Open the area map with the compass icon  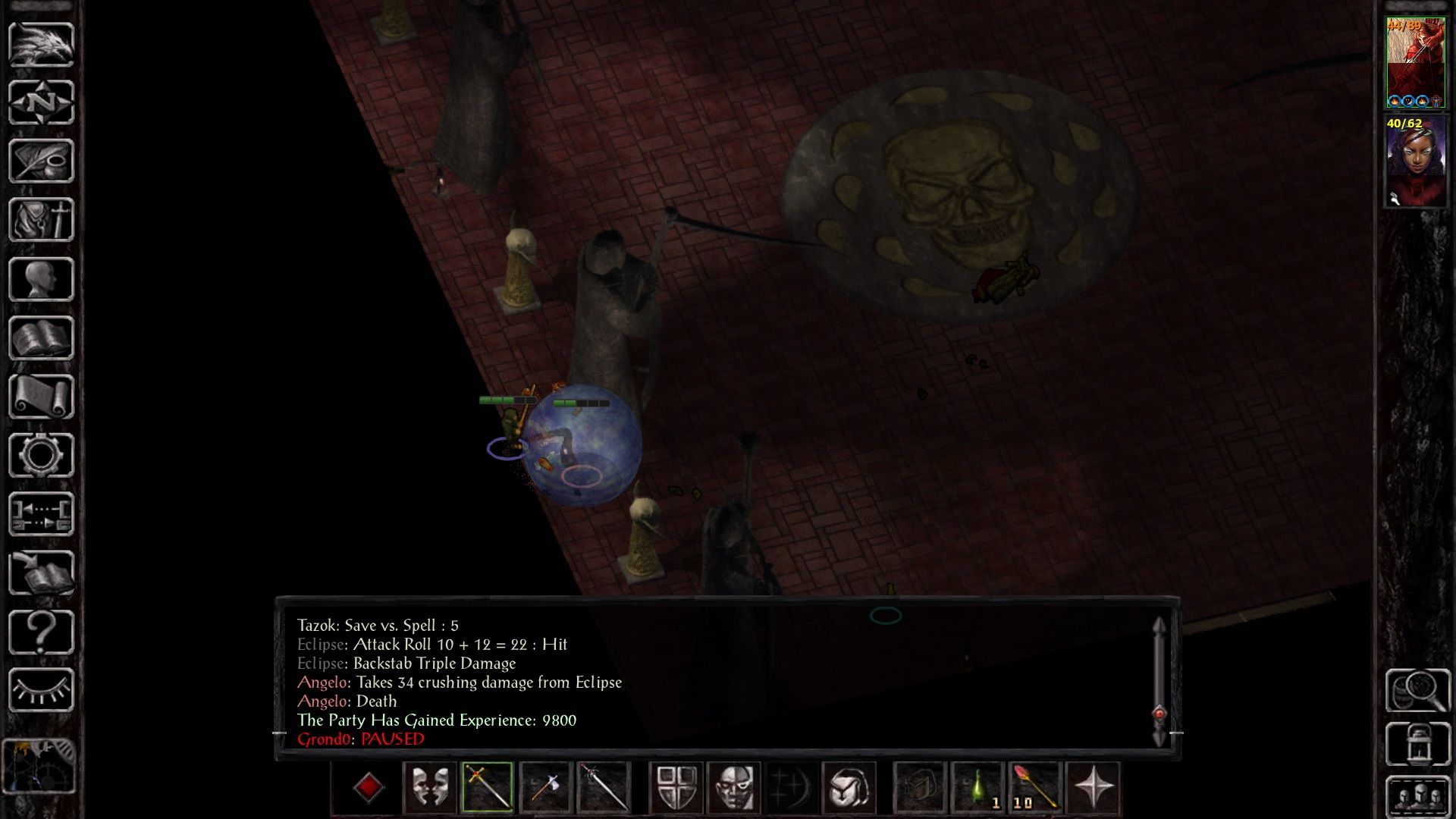[41, 102]
